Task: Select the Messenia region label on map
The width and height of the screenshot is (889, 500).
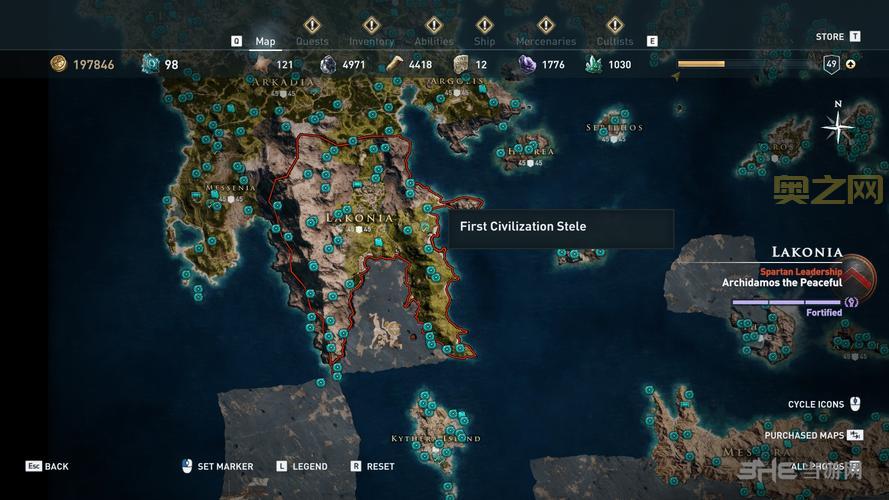Action: pos(232,188)
